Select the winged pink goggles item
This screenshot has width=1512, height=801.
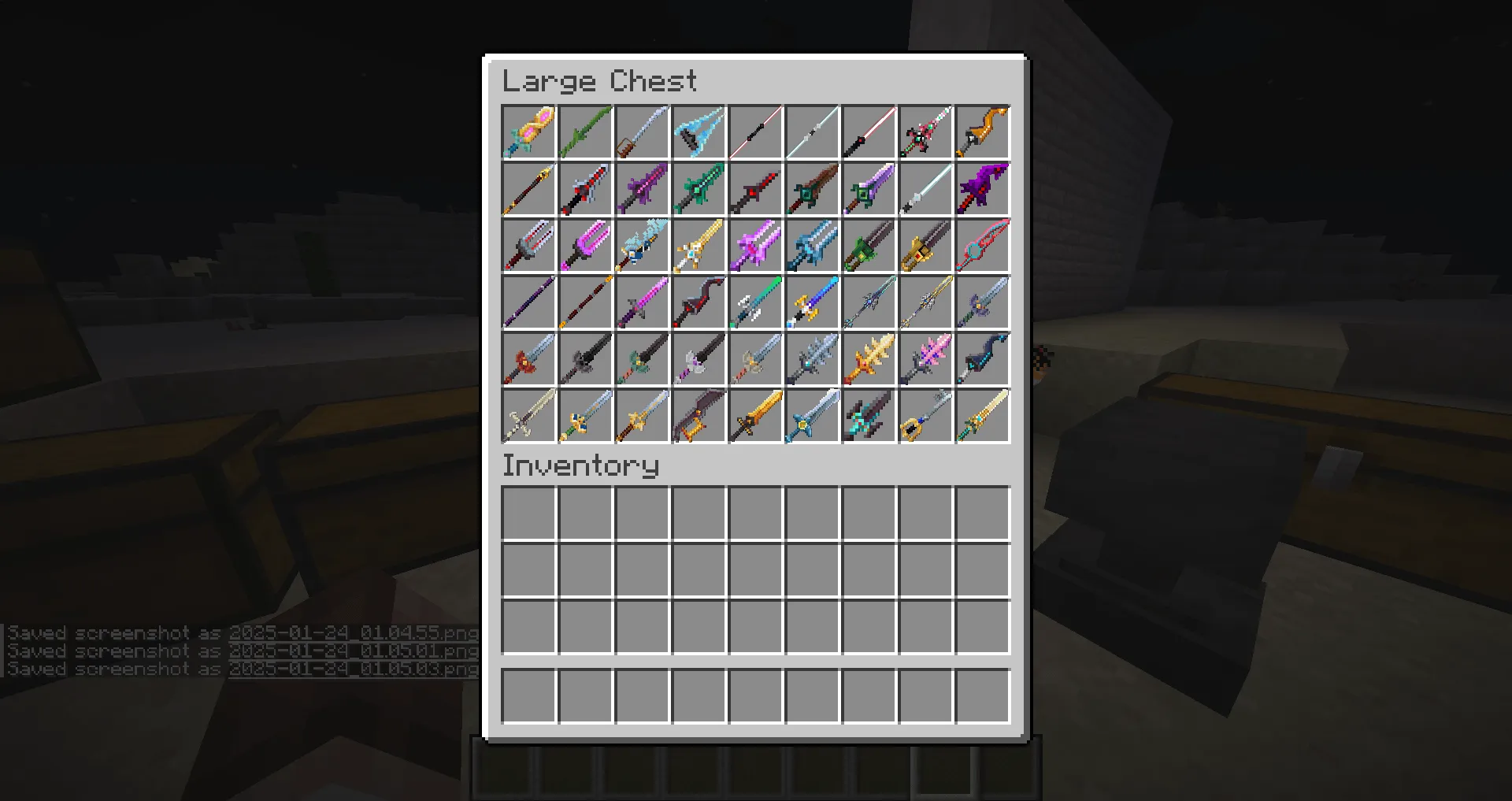(x=528, y=132)
